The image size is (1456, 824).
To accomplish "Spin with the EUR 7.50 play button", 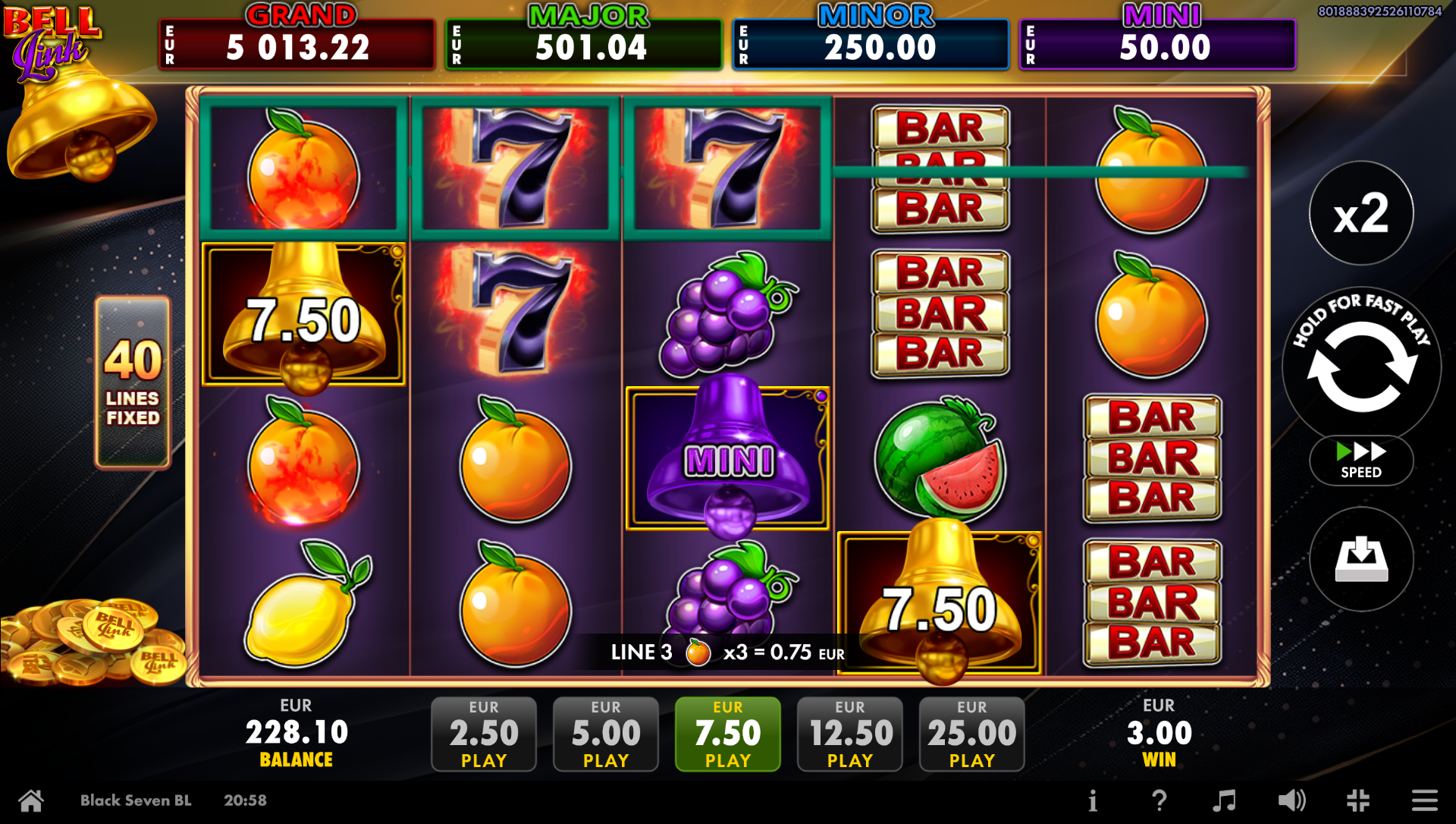I will pos(728,734).
